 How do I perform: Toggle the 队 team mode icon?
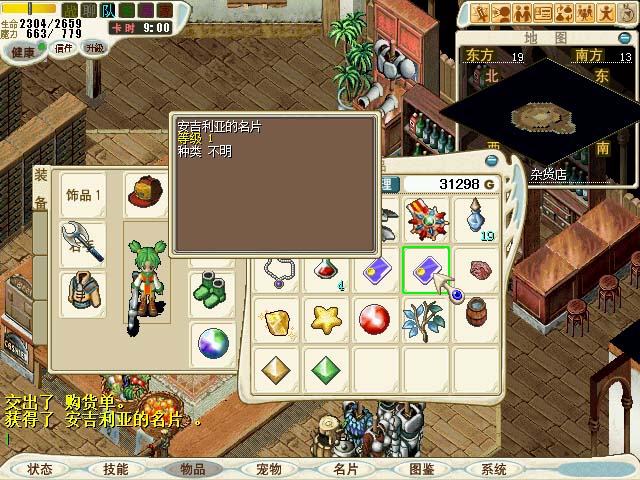point(109,11)
